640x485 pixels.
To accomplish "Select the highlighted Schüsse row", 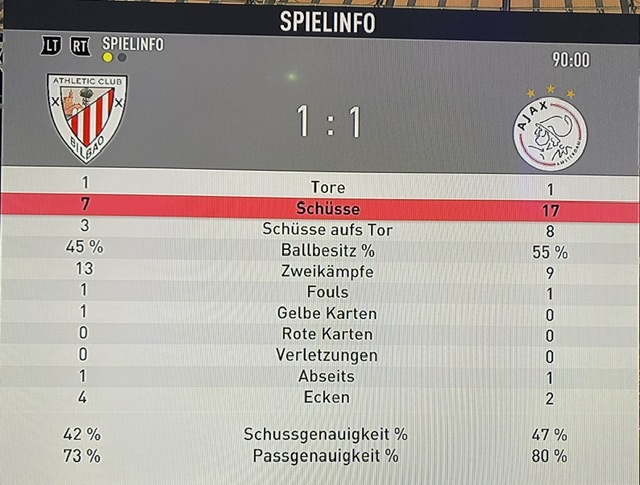I will 327,208.
